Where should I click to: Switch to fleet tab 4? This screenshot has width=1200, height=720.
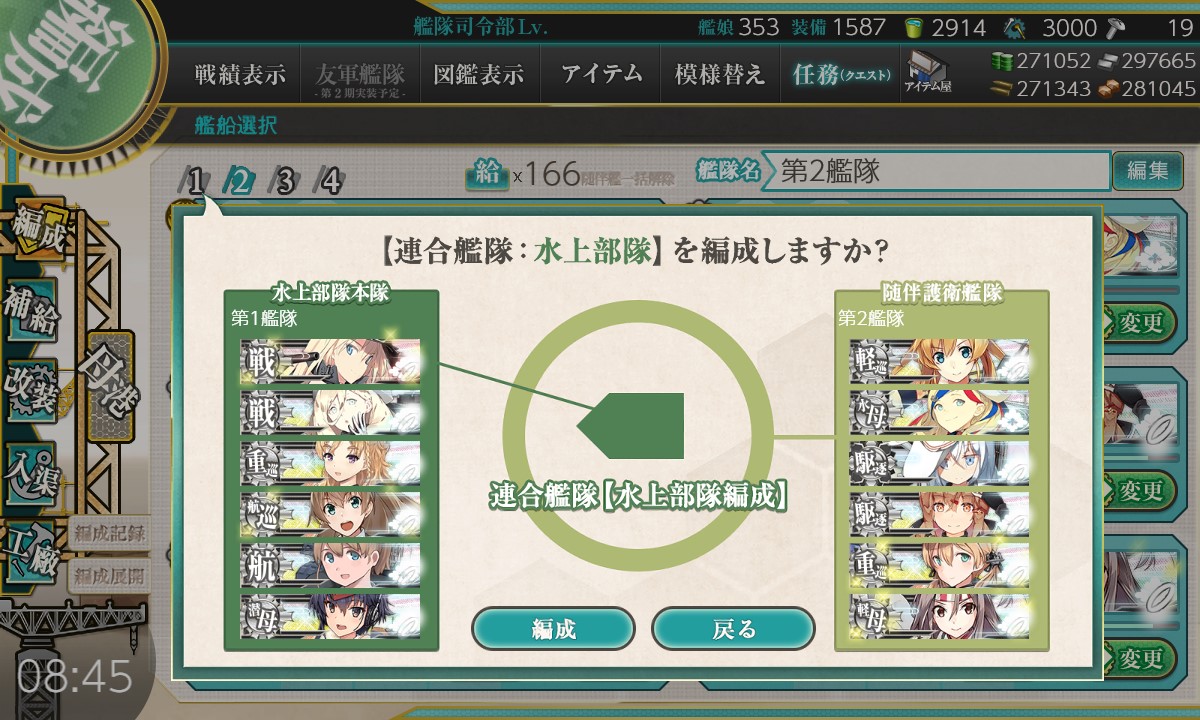pos(330,181)
